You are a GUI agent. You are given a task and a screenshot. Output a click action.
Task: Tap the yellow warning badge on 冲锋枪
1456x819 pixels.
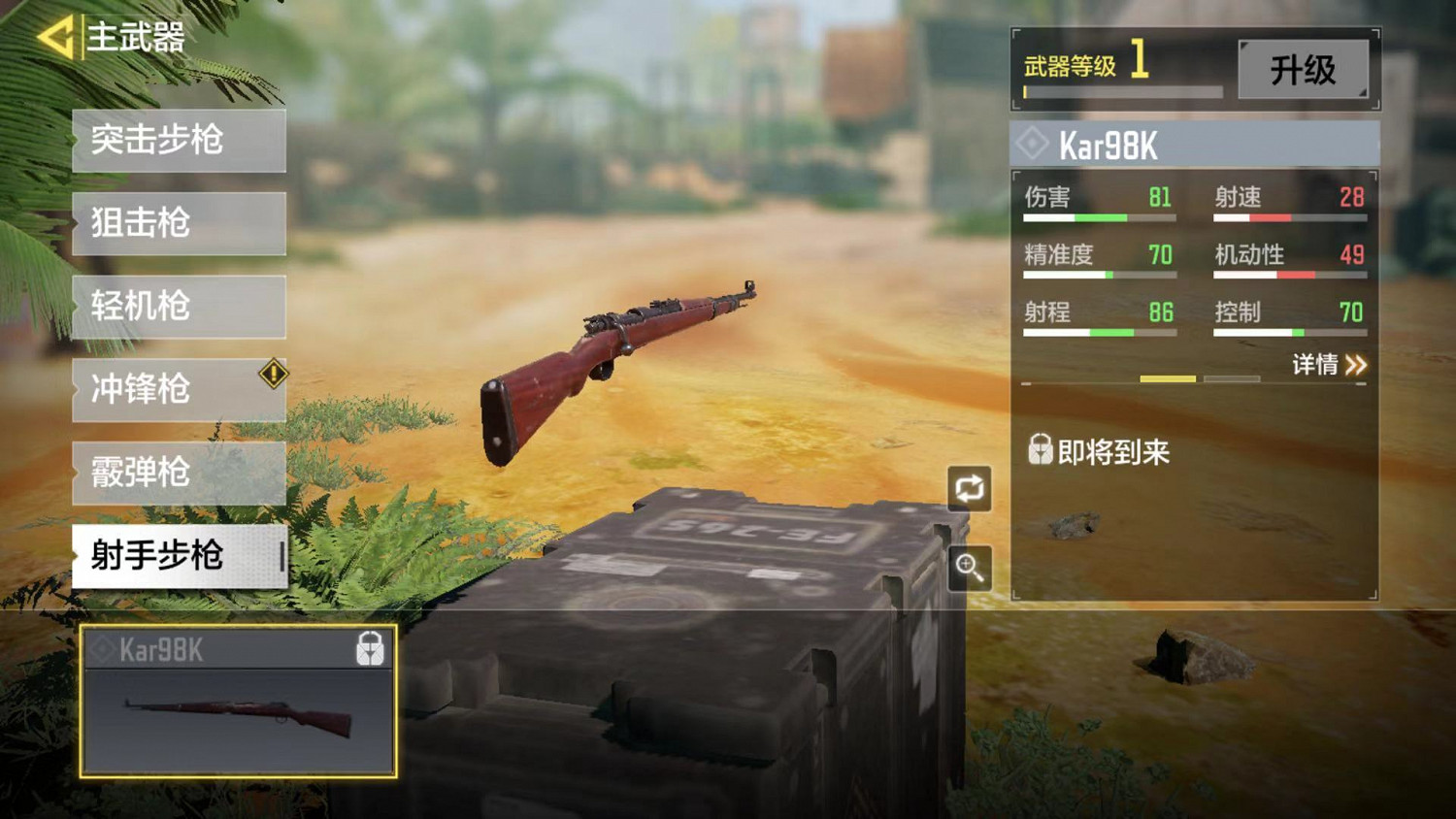pos(274,374)
